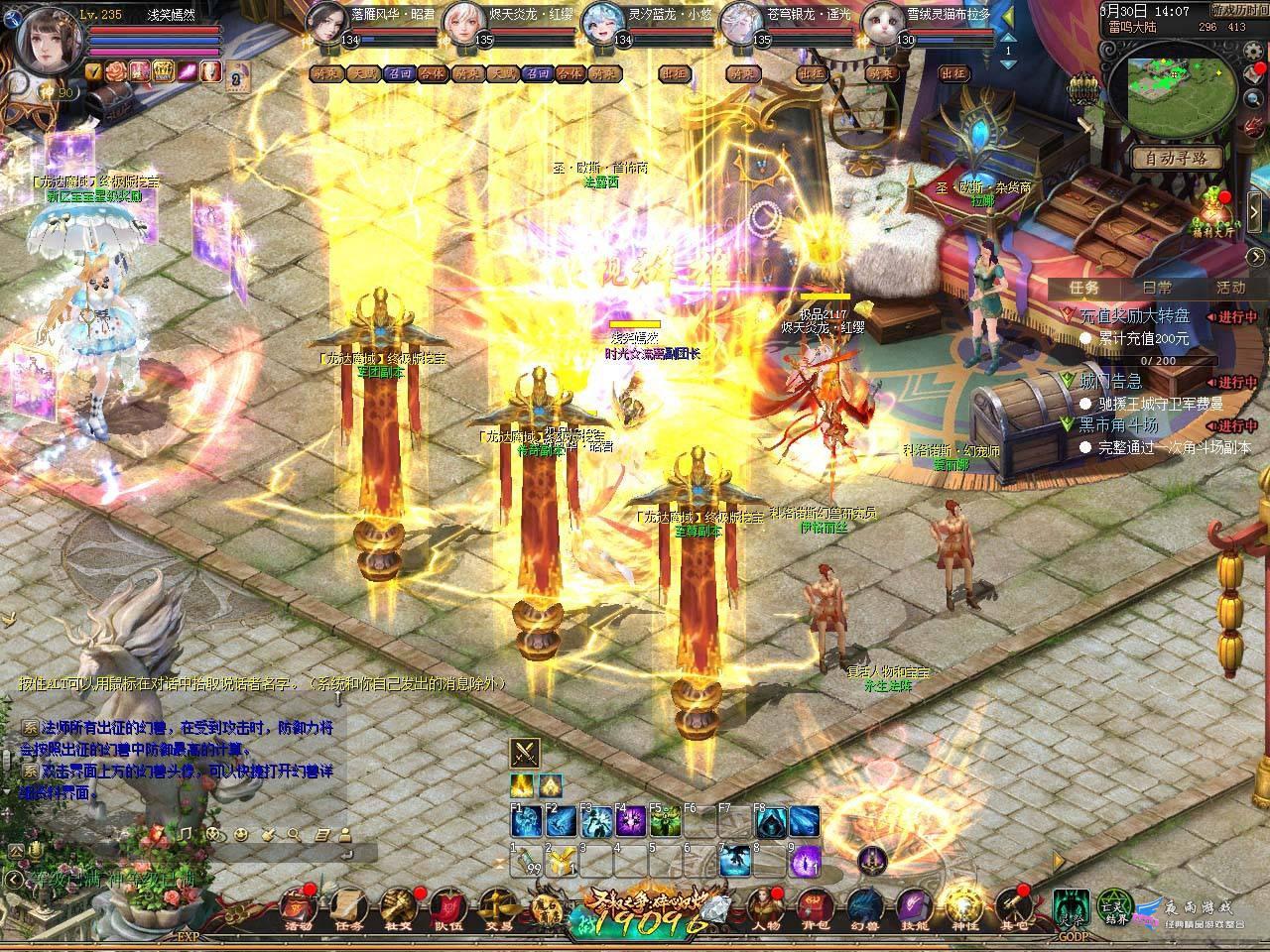This screenshot has height=952, width=1270.
Task: Open the 交易 trade menu
Action: pos(497,906)
